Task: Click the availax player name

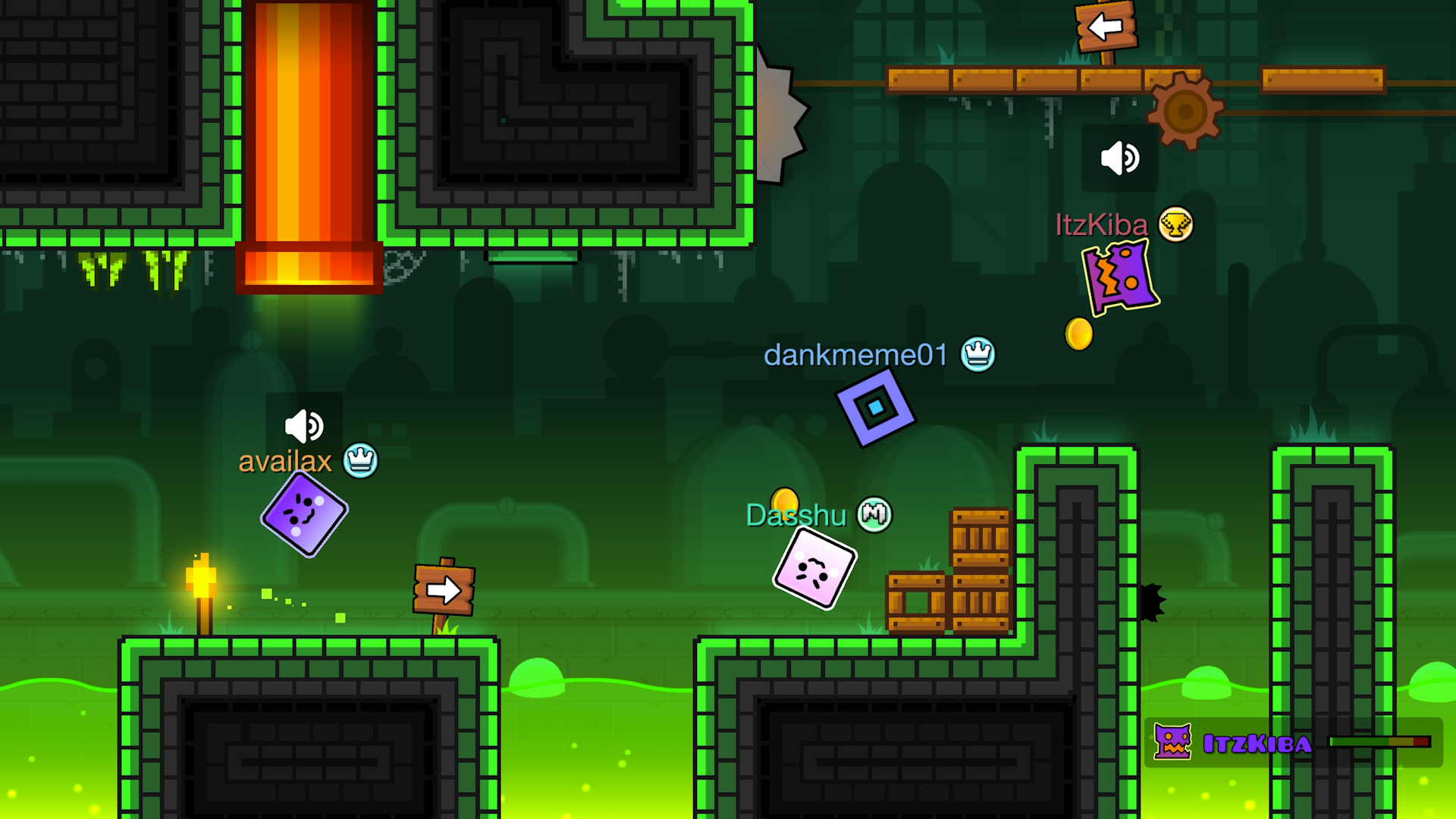Action: pos(285,461)
